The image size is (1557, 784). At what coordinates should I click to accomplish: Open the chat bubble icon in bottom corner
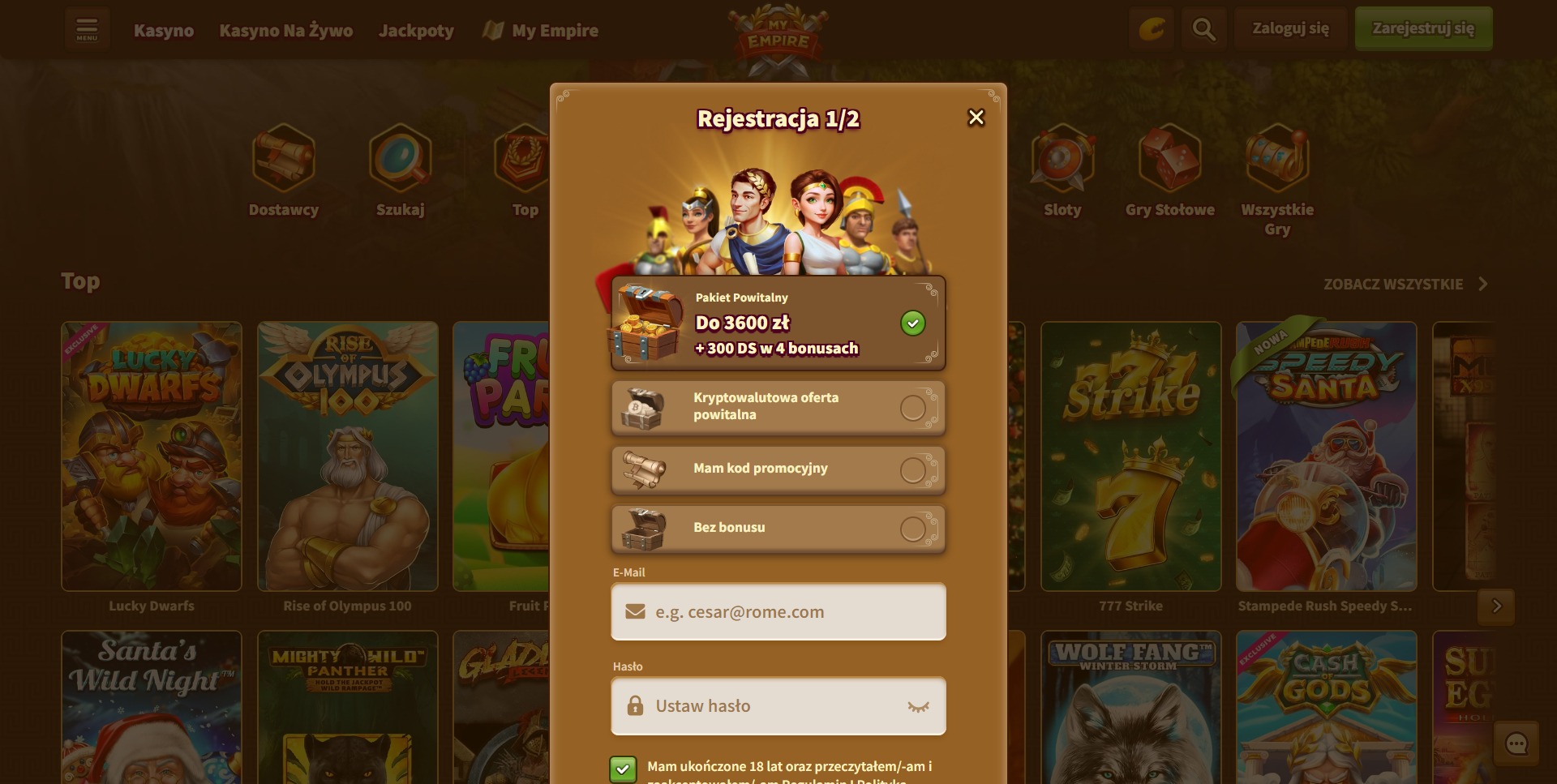tap(1517, 743)
